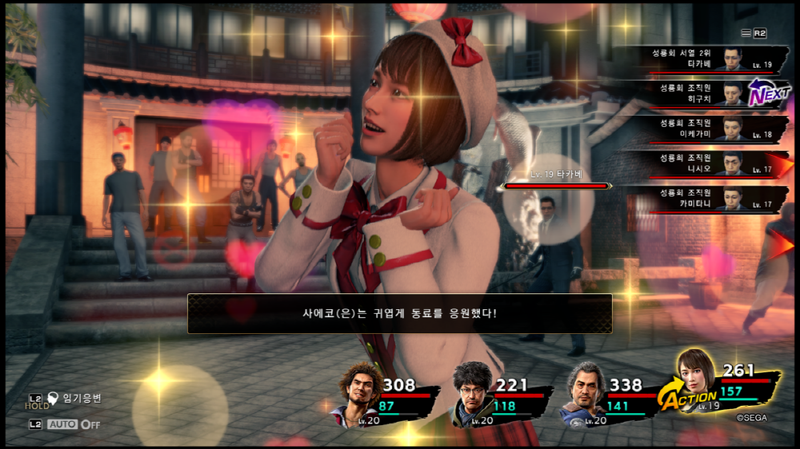Image resolution: width=800 pixels, height=449 pixels.
Task: Select enemy 카미타니 at the list's end
Action: point(700,198)
